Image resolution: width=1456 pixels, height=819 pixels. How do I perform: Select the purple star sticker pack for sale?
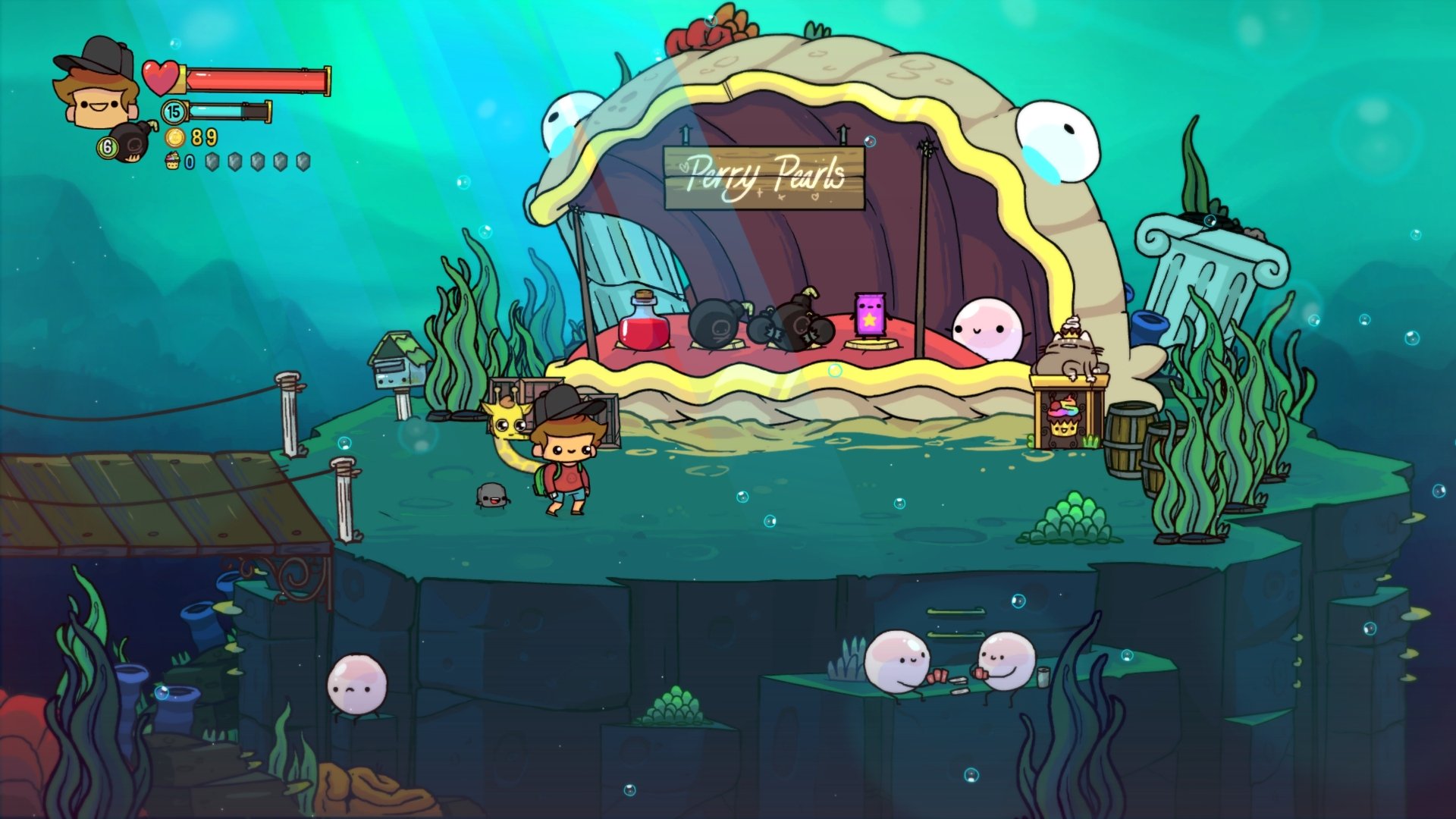(x=871, y=315)
